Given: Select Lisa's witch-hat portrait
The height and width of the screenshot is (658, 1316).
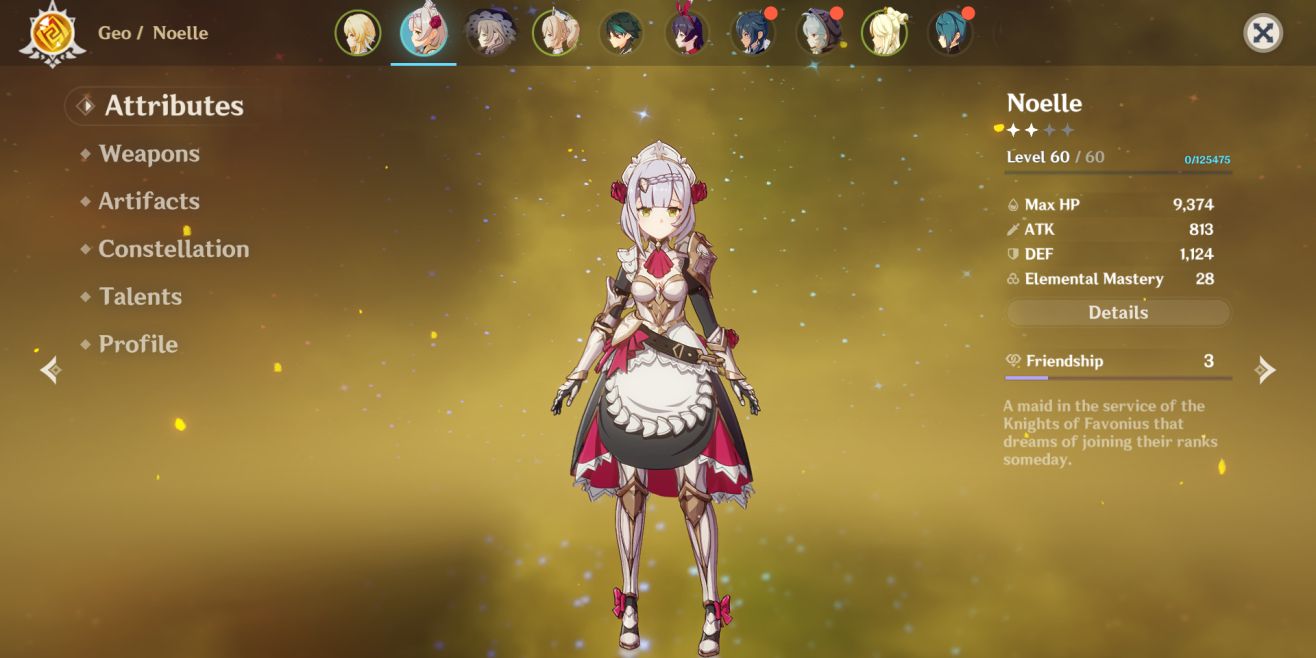Looking at the screenshot, I should 490,33.
